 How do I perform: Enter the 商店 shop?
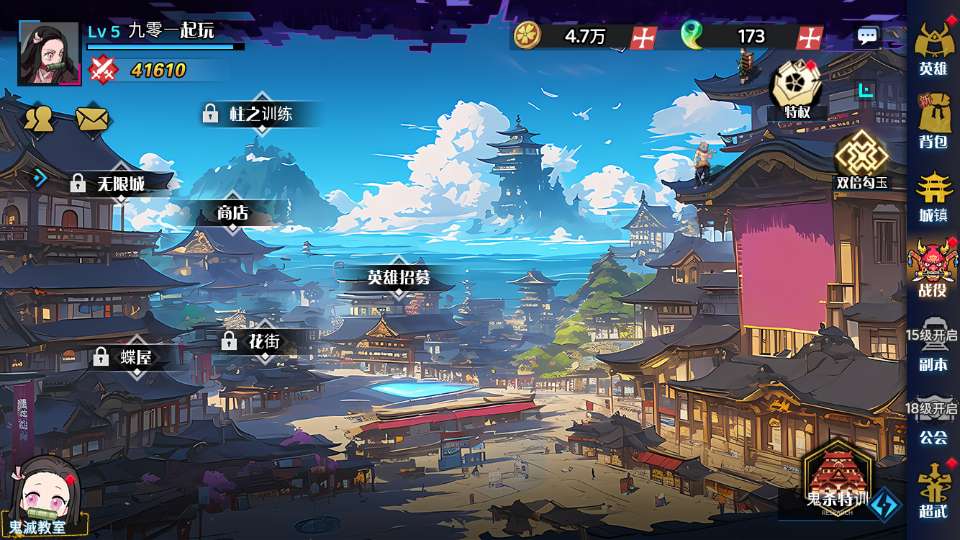point(232,213)
